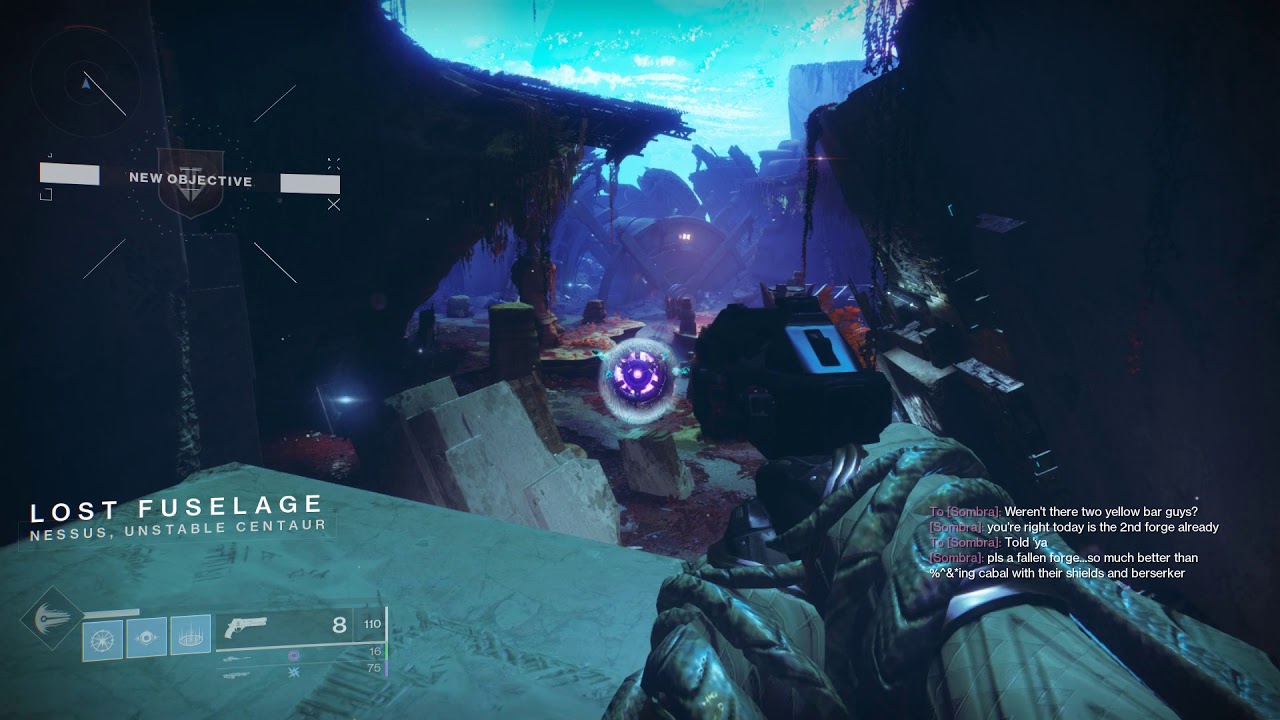Trigger the melee ability icon
Screen dimensions: 1280x720
click(x=147, y=638)
